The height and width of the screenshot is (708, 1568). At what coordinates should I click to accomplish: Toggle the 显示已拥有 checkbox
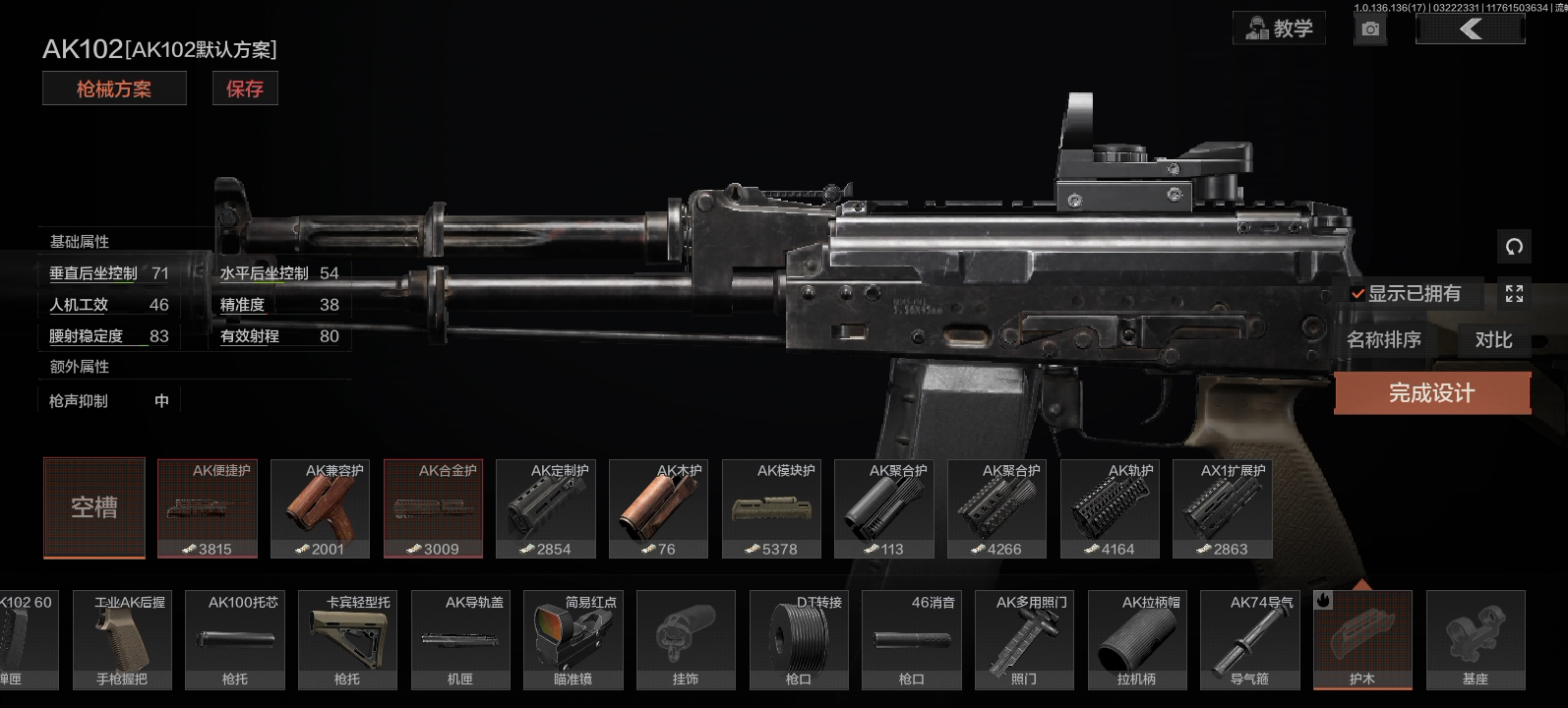[x=1357, y=293]
